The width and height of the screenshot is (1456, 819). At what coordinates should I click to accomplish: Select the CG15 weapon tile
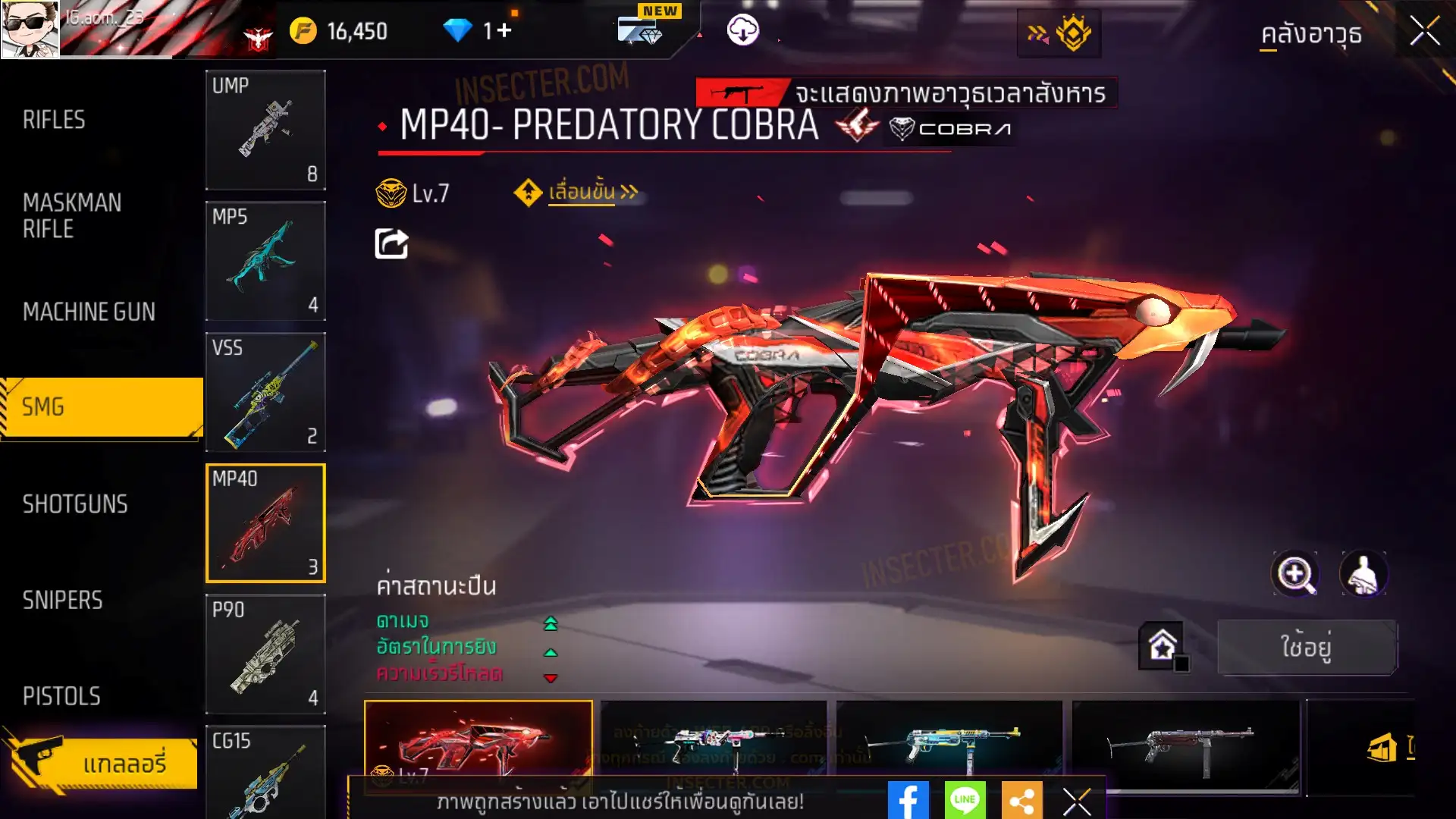265,772
